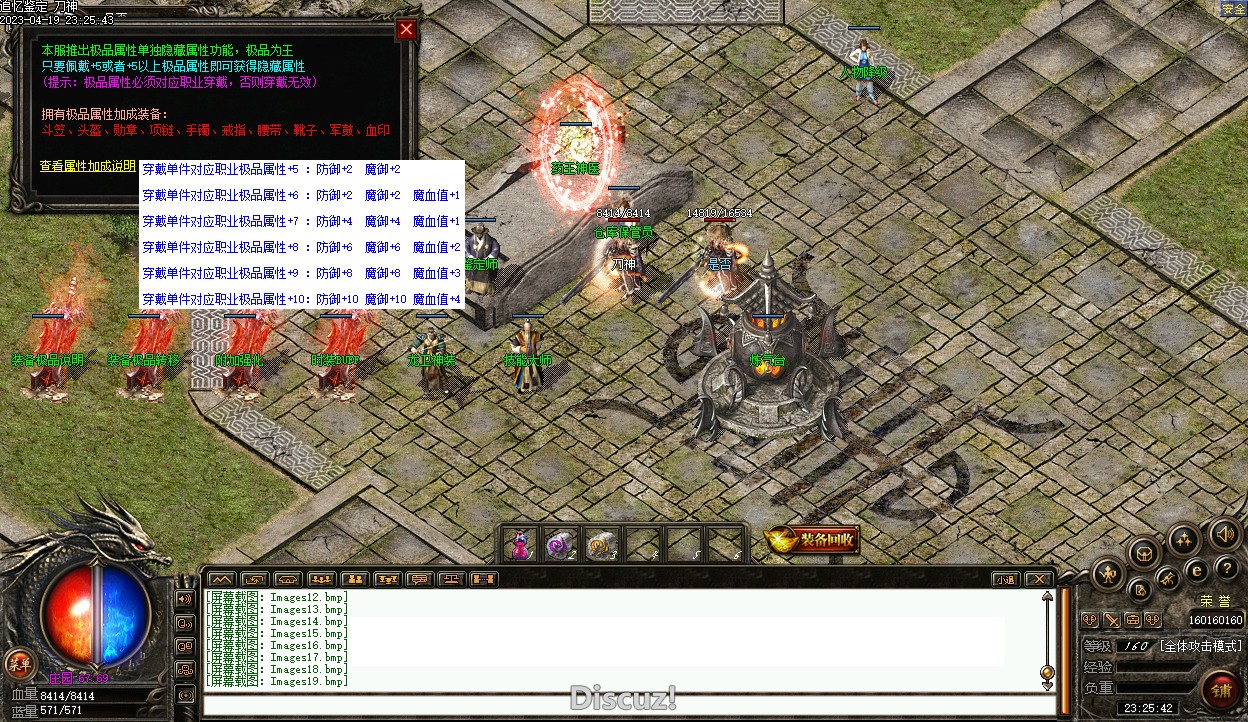Image resolution: width=1248 pixels, height=722 pixels.
Task: Click the 装备回收 equipment recycle button
Action: (x=812, y=541)
